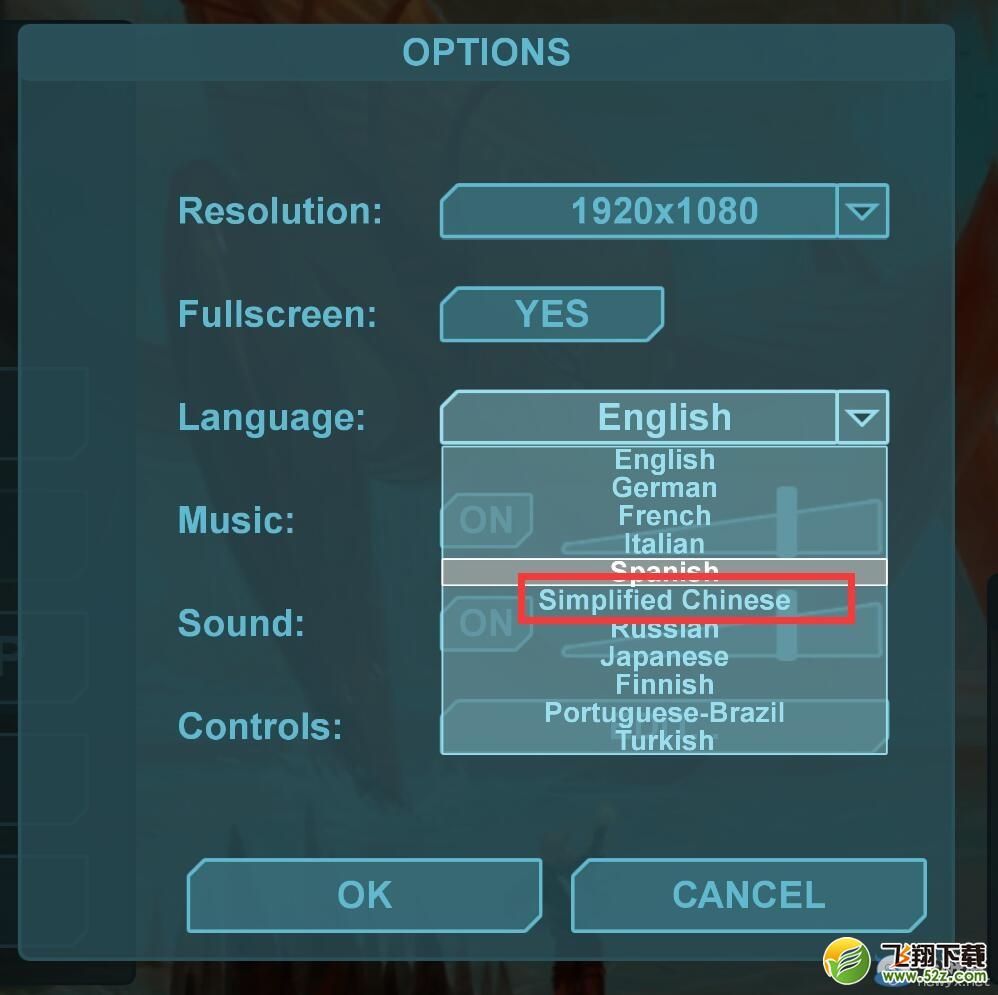
Task: Switch the language to Italian
Action: pos(664,544)
